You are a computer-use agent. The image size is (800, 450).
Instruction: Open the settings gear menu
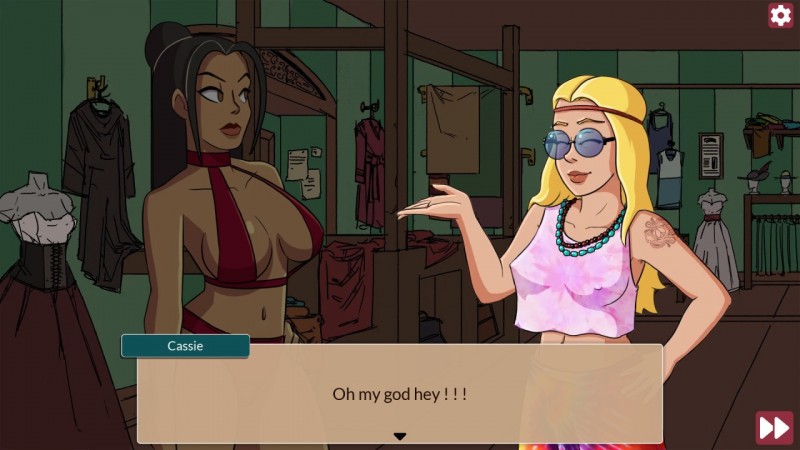pos(780,15)
